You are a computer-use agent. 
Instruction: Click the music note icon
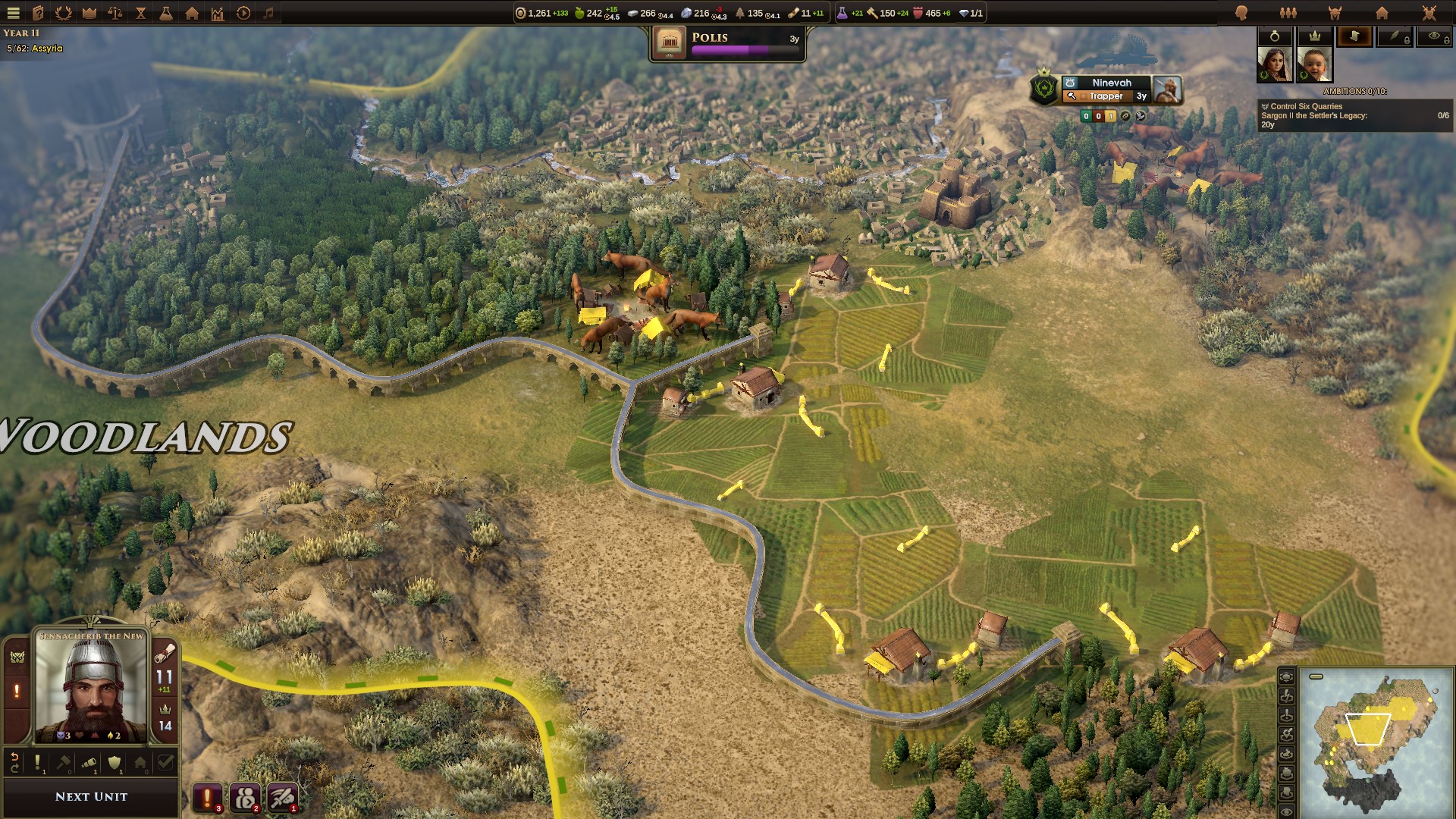pos(268,13)
